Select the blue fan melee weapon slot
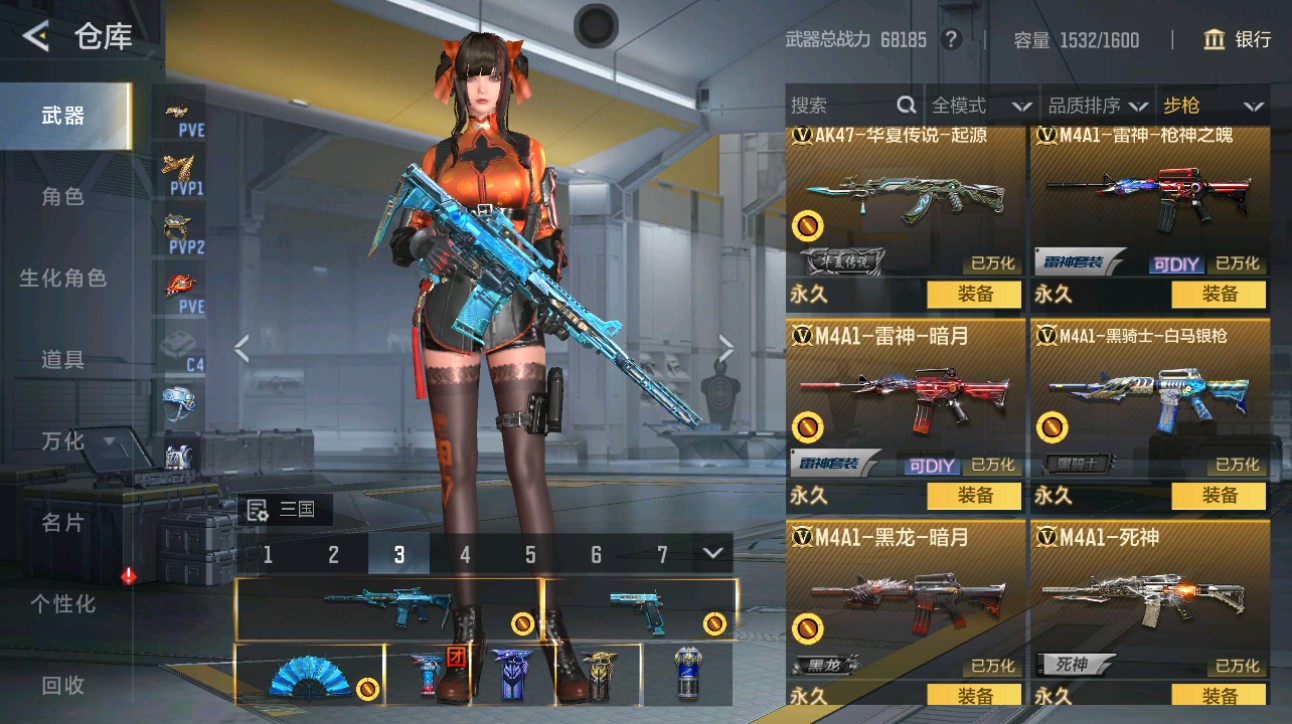This screenshot has width=1292, height=724. coord(310,674)
